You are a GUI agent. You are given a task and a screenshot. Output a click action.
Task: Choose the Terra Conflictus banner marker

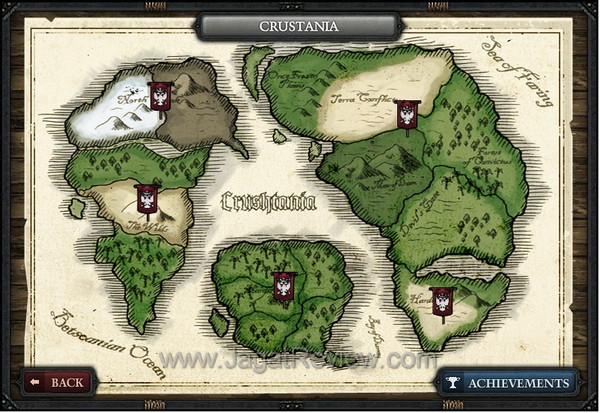pyautogui.click(x=407, y=114)
